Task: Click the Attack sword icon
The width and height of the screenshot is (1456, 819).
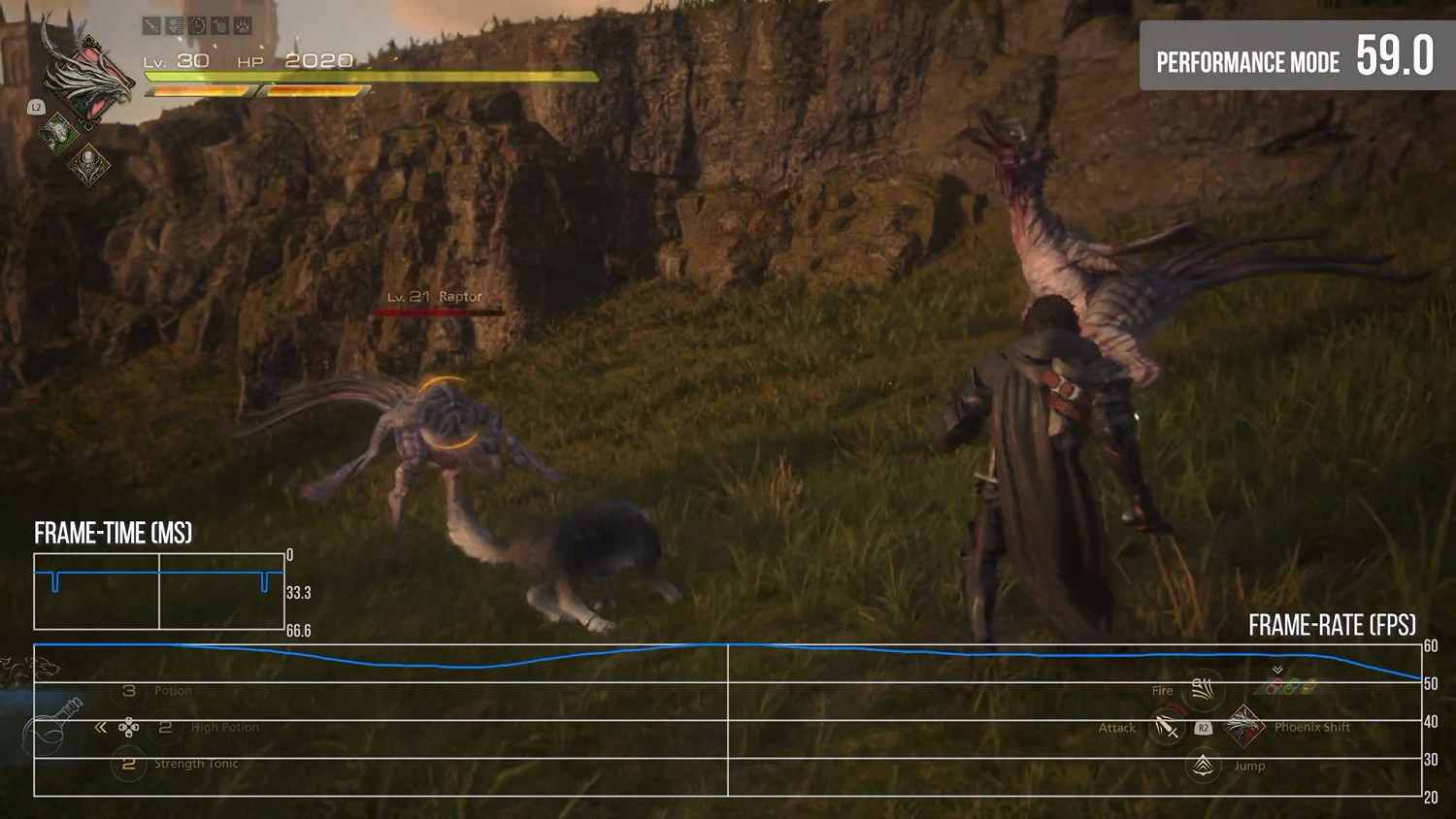Action: [x=1166, y=728]
